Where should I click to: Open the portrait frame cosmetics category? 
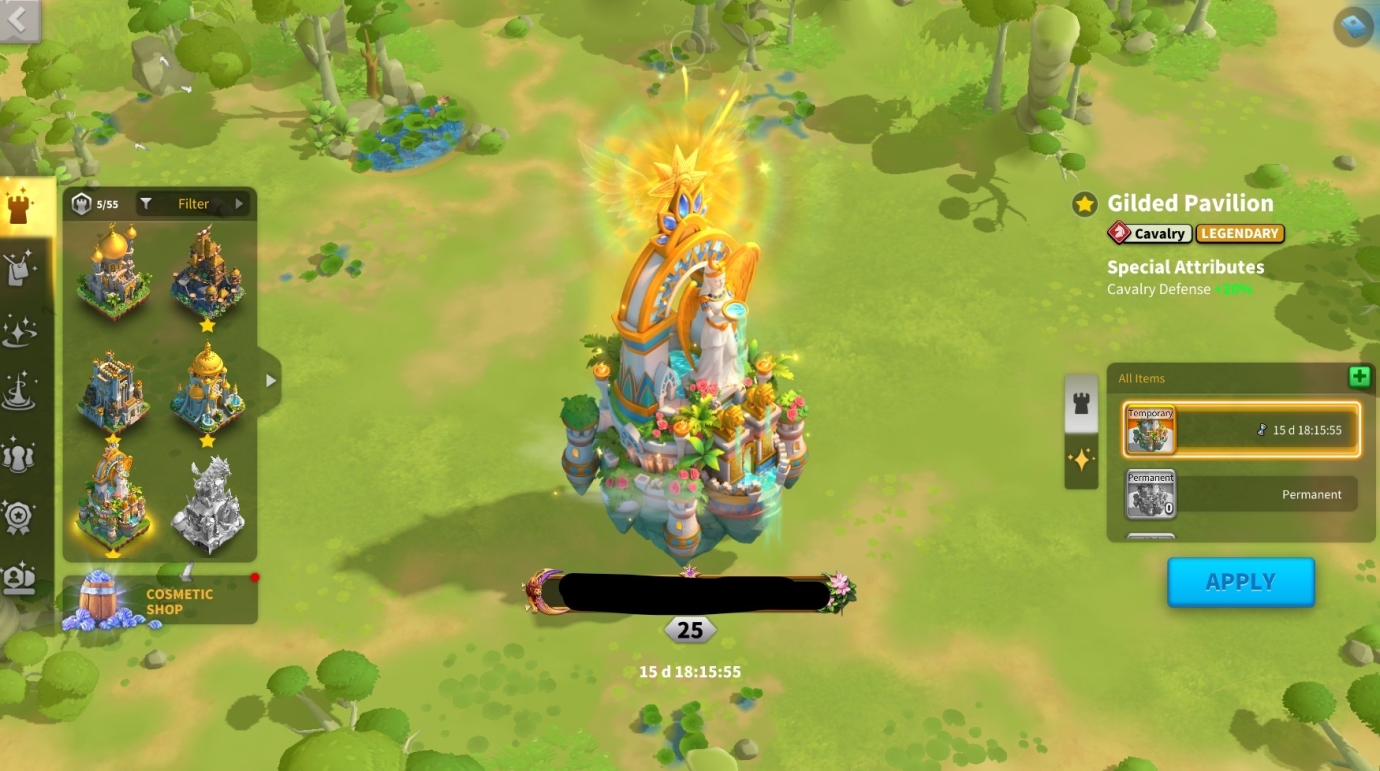pyautogui.click(x=20, y=578)
